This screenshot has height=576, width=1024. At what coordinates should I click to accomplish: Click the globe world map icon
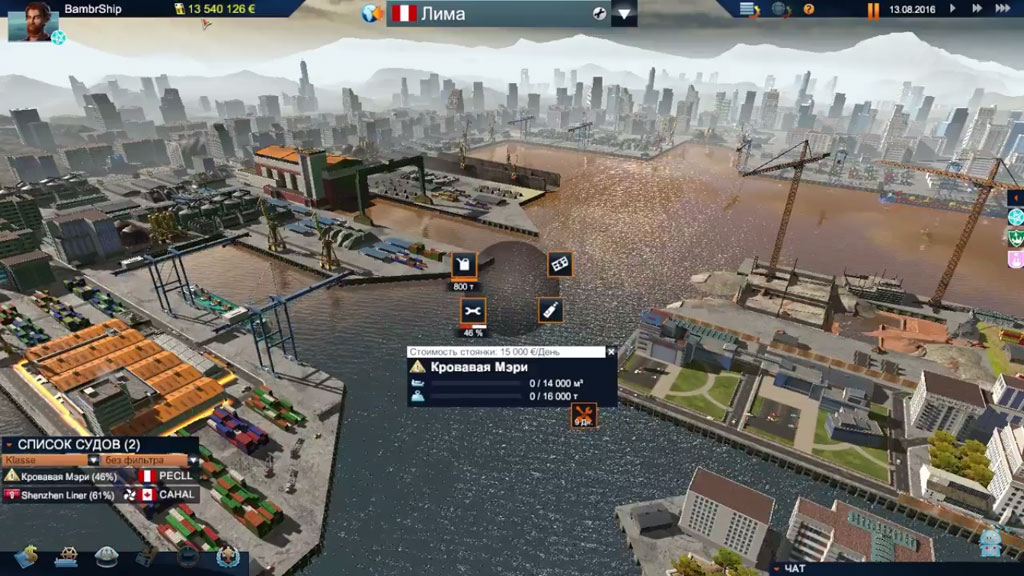tap(373, 14)
